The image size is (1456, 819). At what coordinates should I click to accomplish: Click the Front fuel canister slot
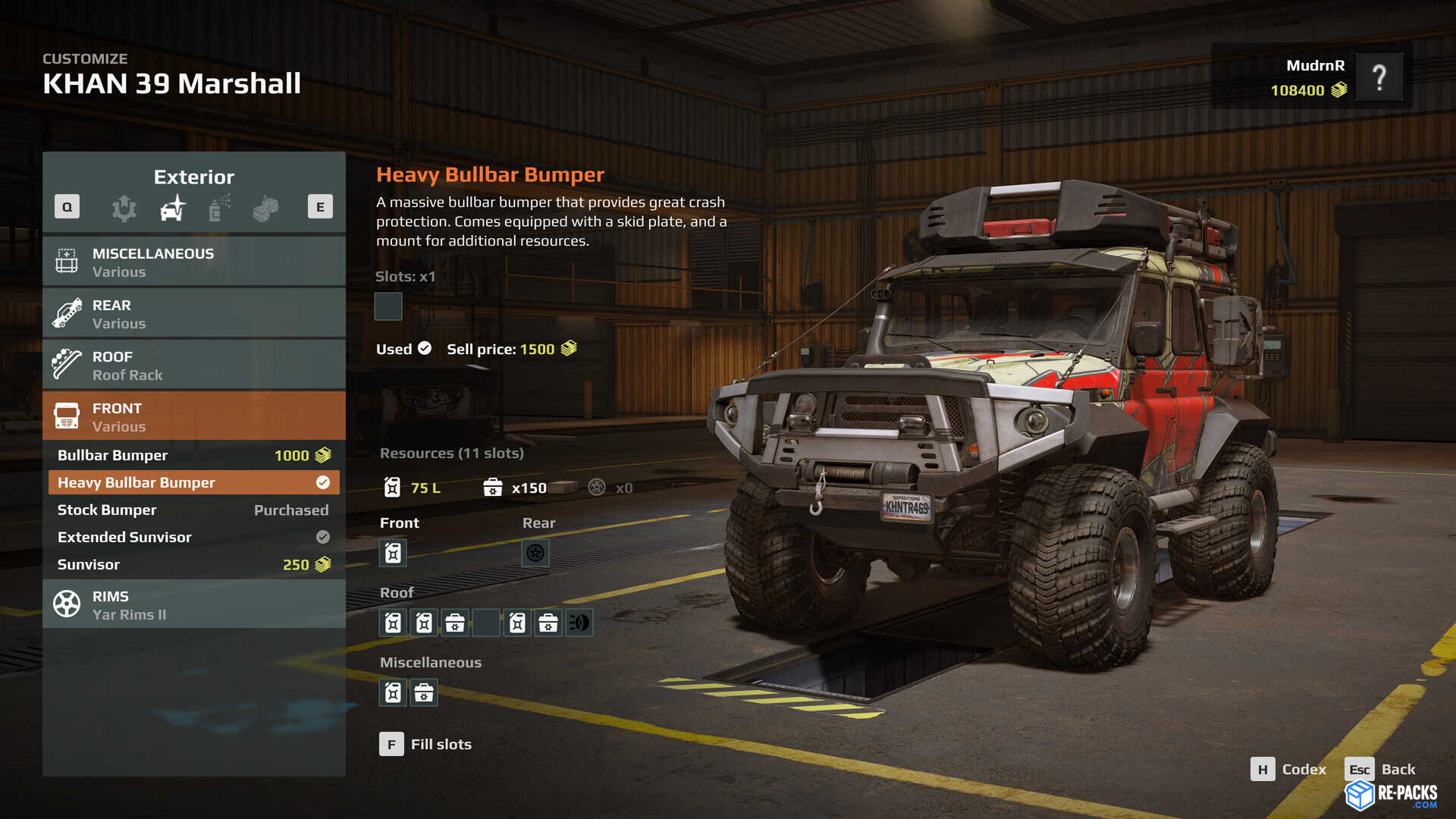393,553
